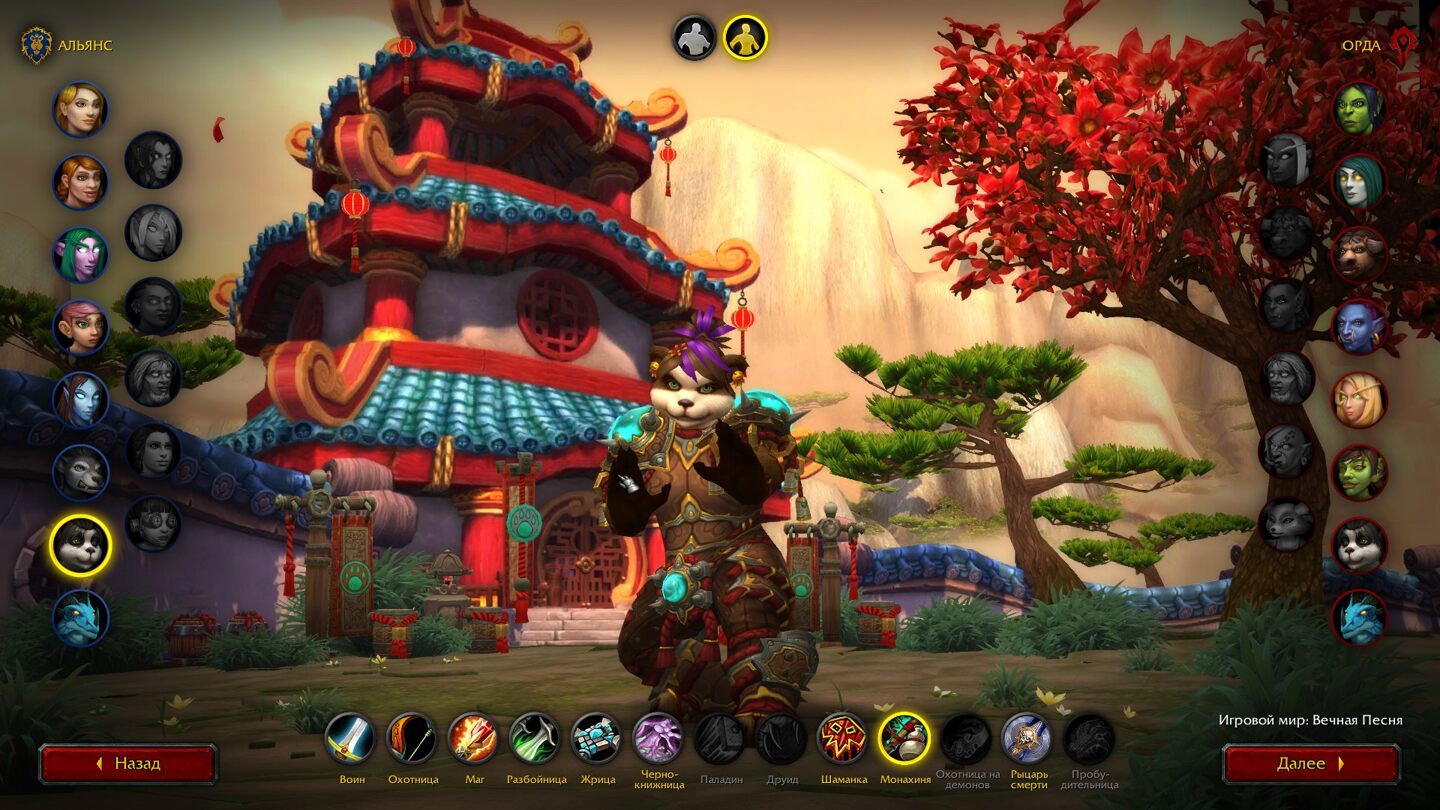Select the green-haired night elf race

[x=80, y=254]
